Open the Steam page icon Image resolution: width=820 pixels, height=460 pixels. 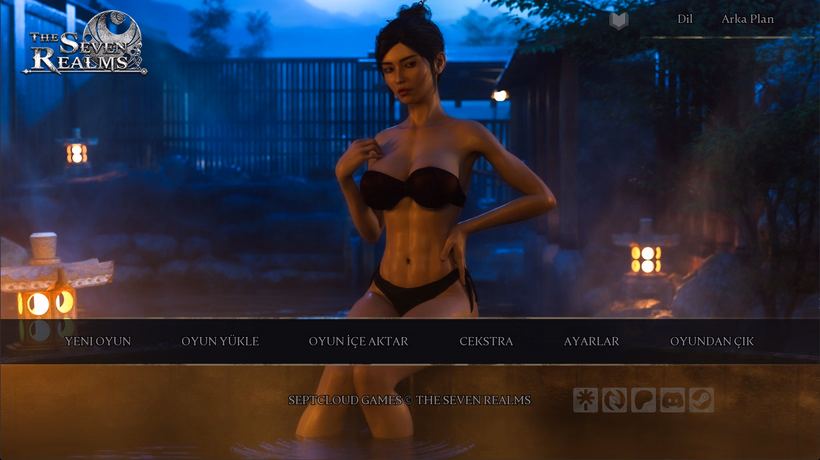point(701,400)
